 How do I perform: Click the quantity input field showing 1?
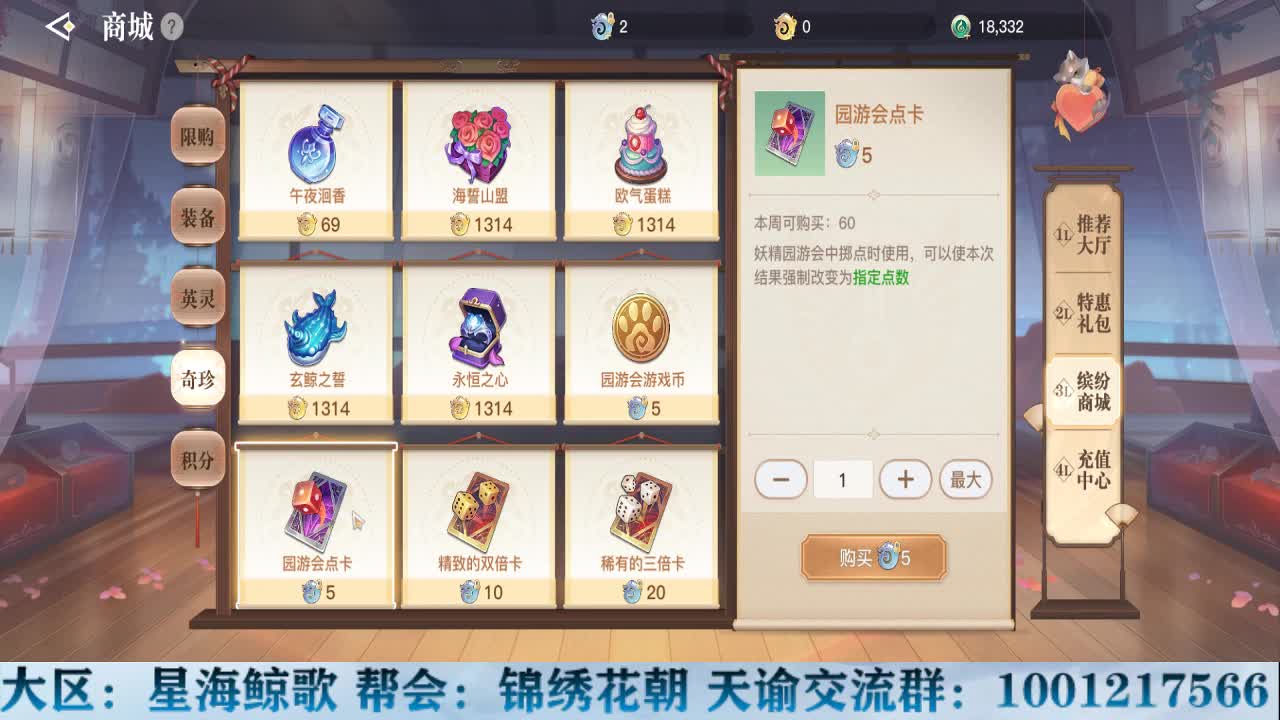point(843,479)
